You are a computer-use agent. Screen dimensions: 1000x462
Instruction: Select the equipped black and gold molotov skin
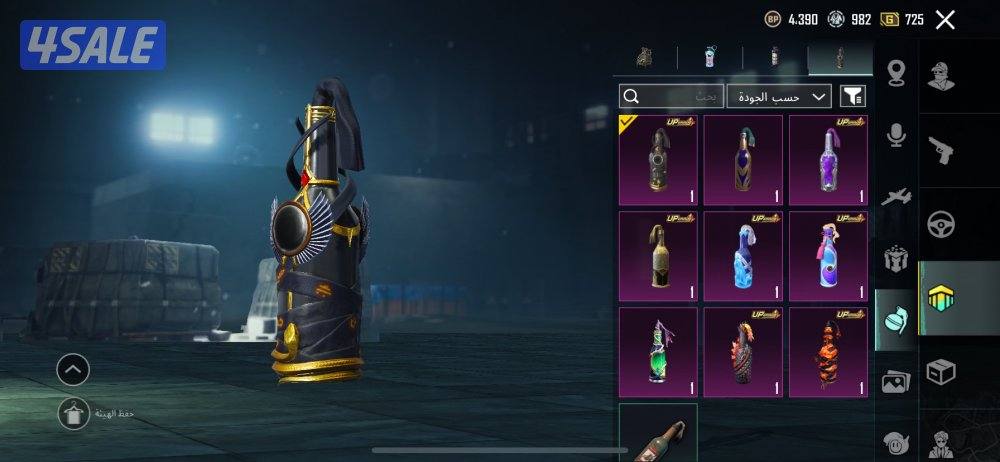[658, 160]
